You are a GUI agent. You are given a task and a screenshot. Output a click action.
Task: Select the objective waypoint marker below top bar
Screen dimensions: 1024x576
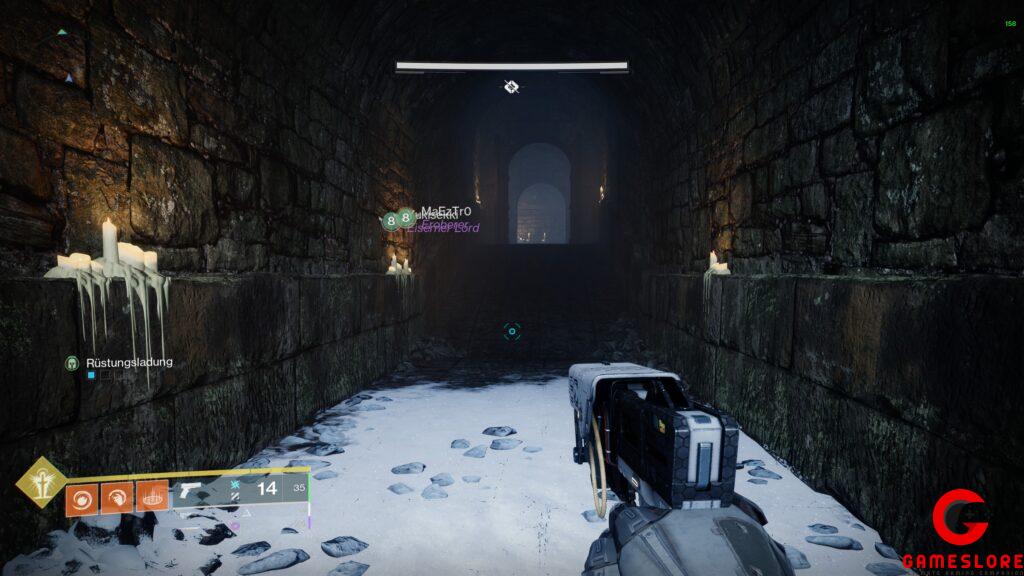click(511, 87)
